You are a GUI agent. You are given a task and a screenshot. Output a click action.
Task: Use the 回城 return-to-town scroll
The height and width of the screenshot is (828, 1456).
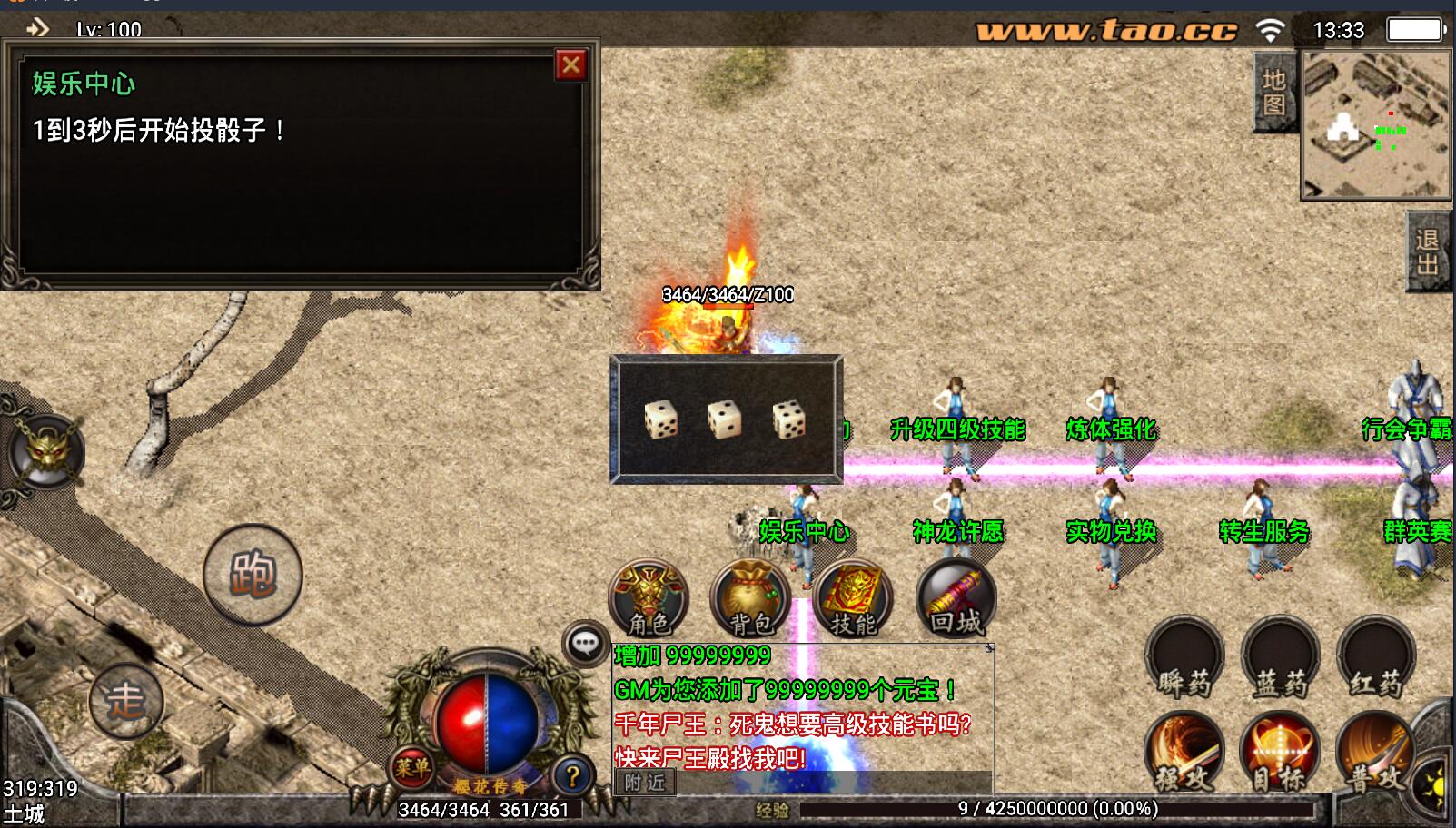[x=956, y=599]
